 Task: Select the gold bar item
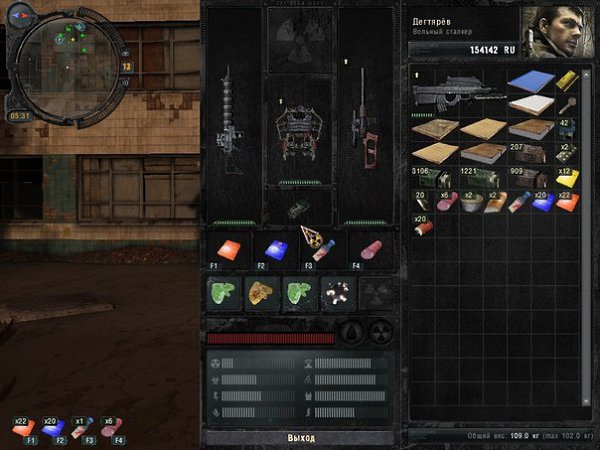click(565, 82)
